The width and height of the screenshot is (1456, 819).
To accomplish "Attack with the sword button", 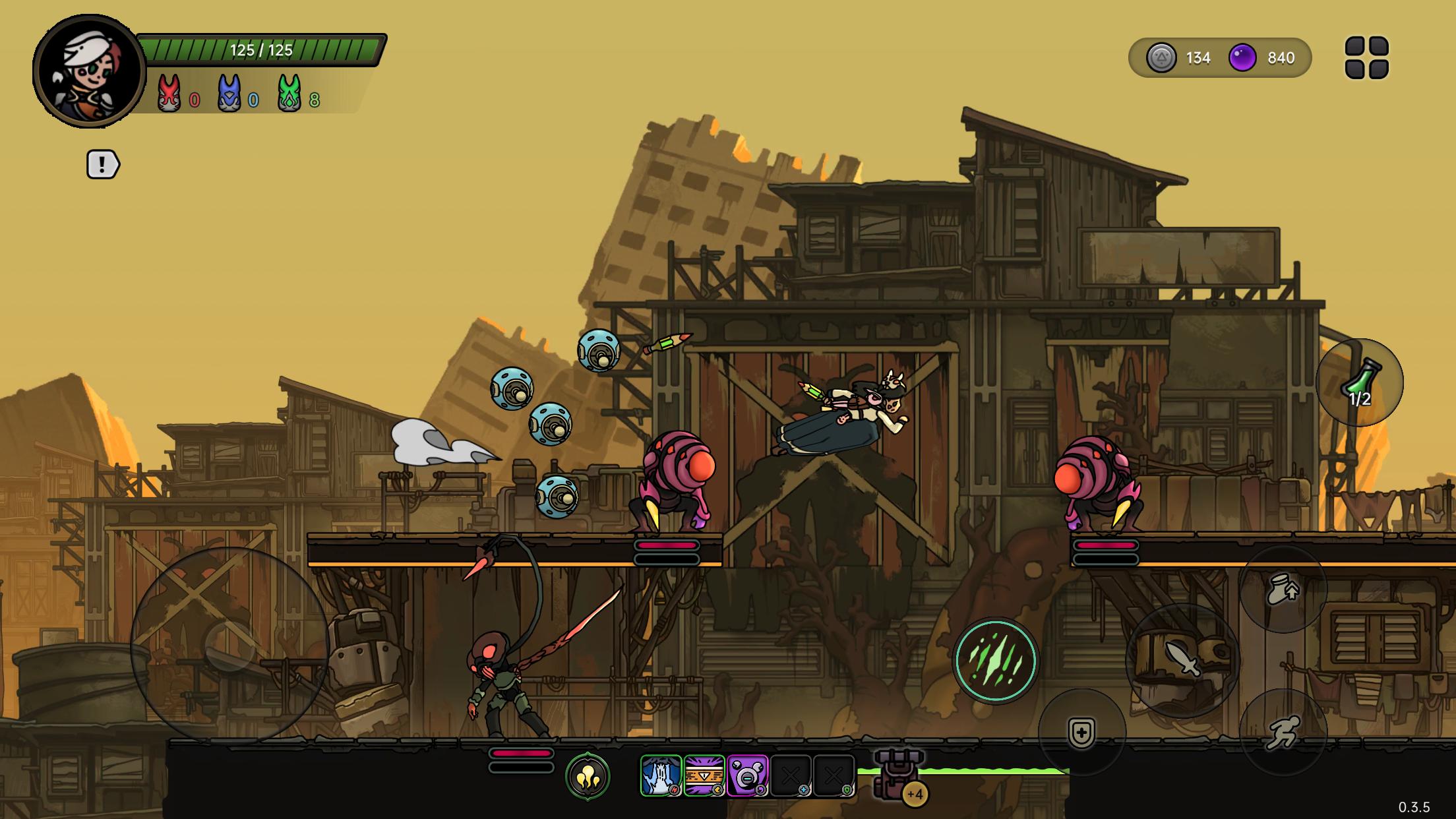I will (x=1182, y=660).
